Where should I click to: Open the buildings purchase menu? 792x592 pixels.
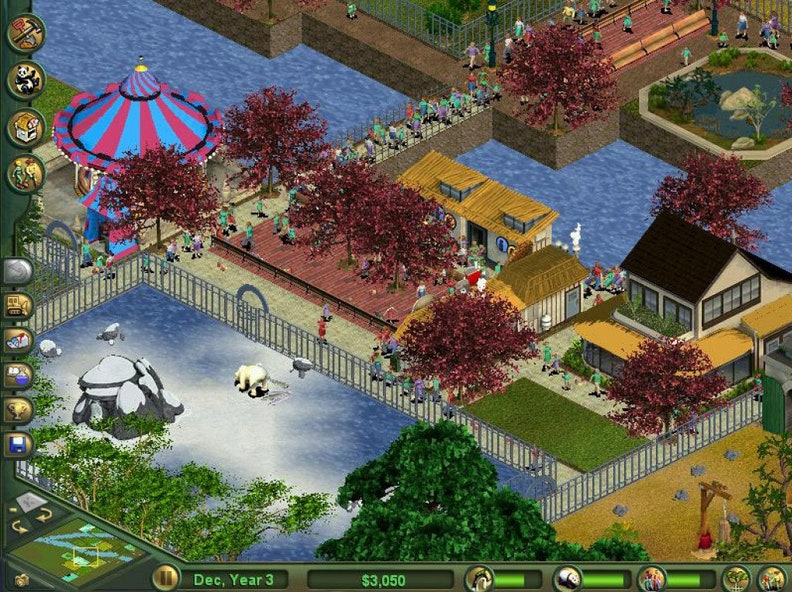pyautogui.click(x=25, y=127)
